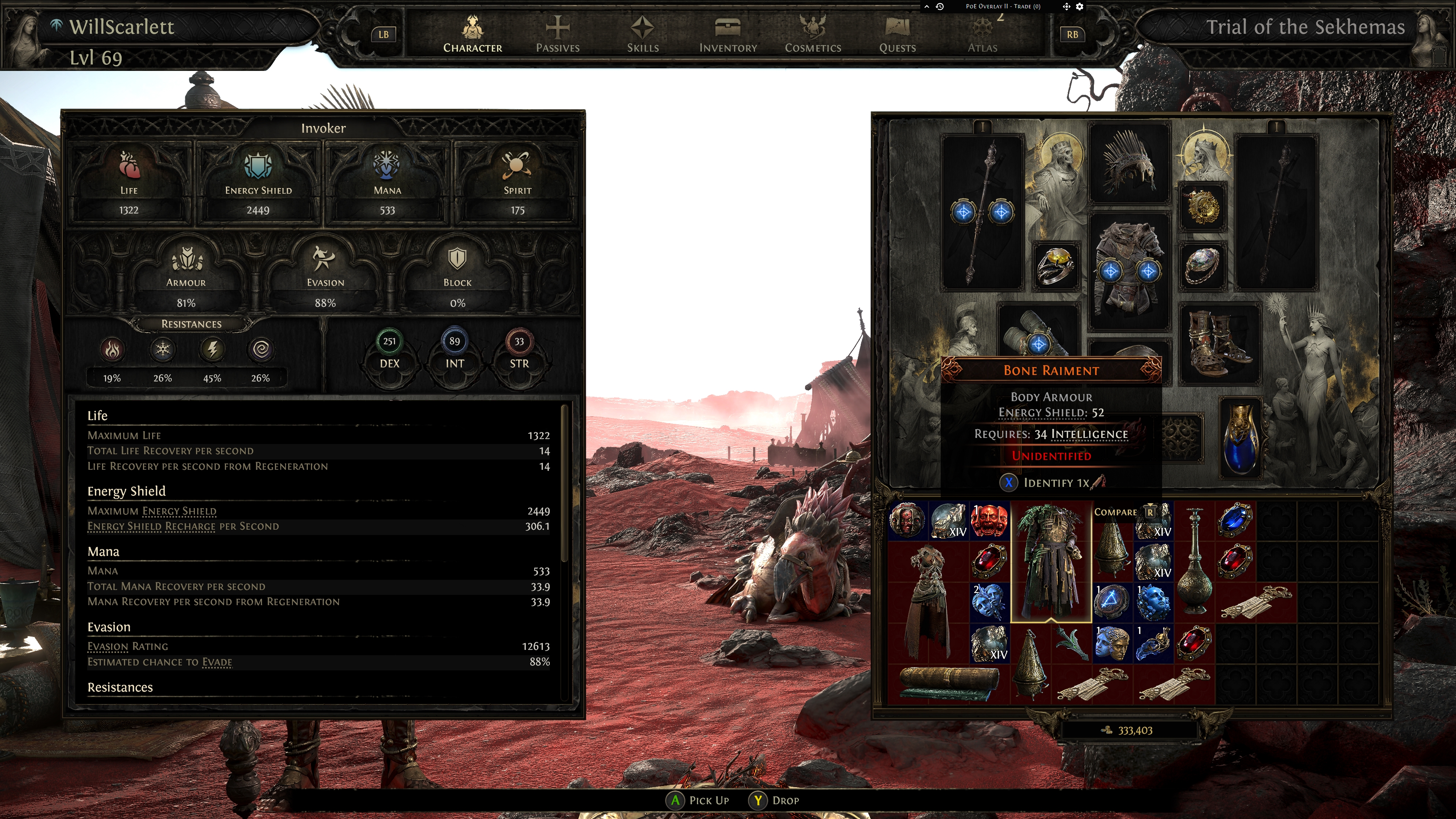Open the Skills tab

click(643, 34)
